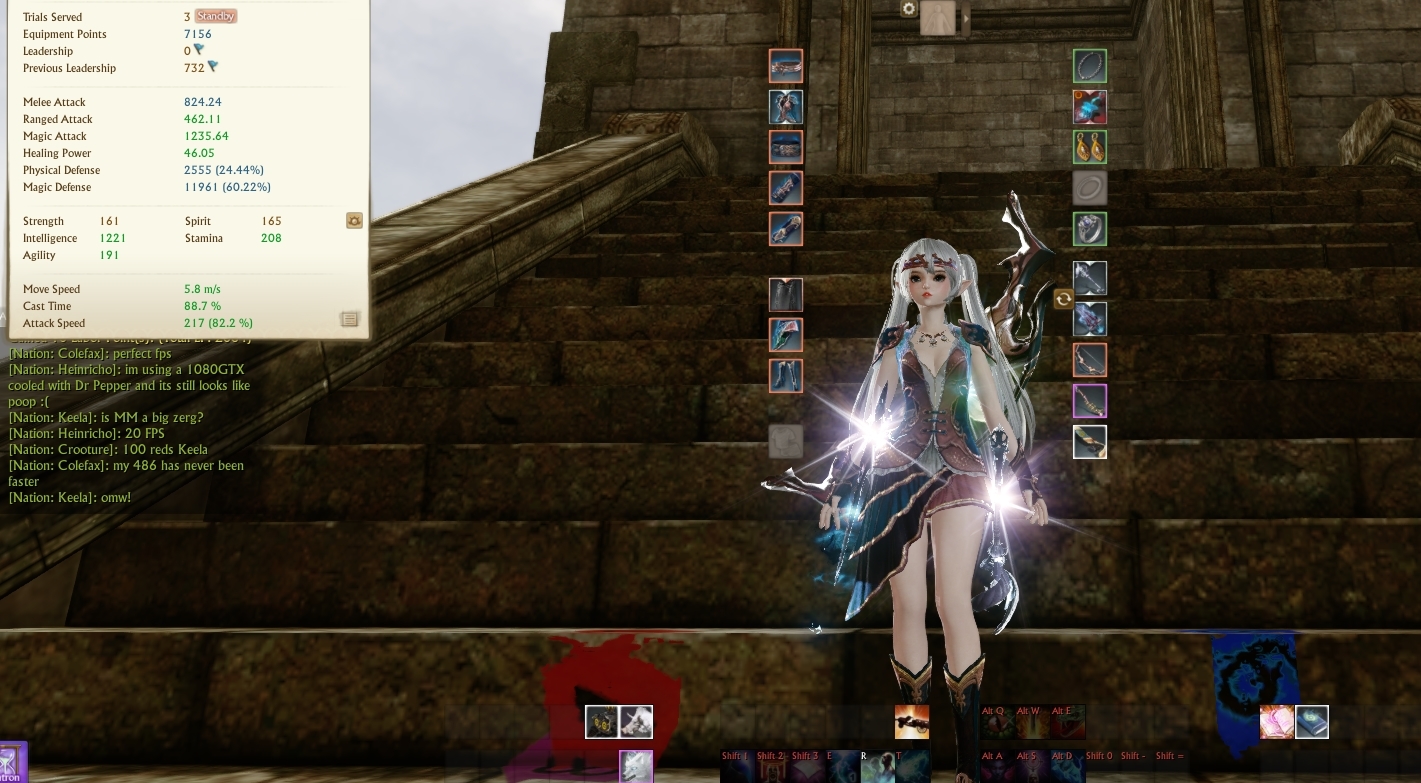Select the equipped necklace slot
The width and height of the screenshot is (1421, 783).
pos(1090,65)
